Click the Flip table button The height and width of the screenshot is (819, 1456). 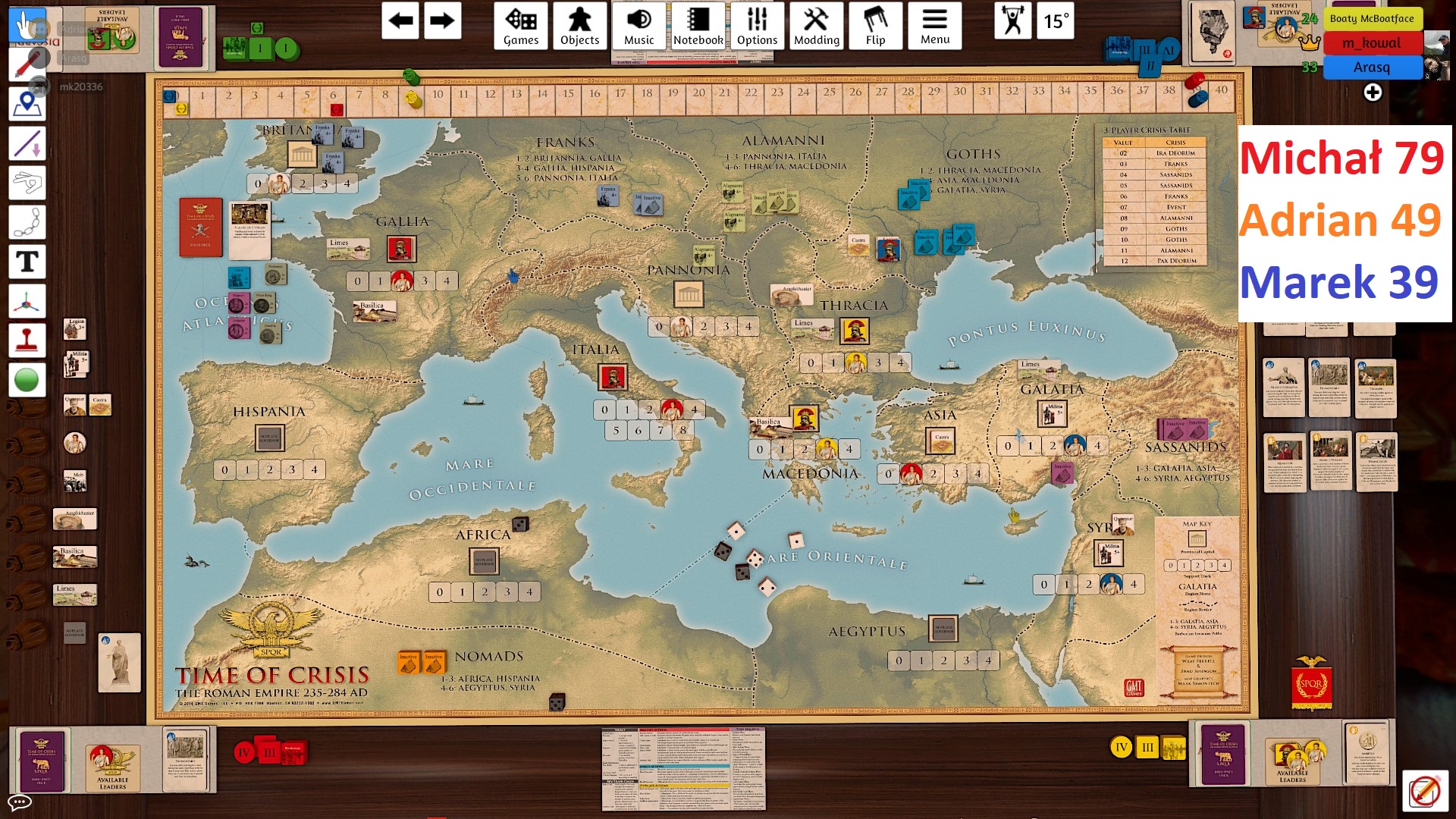click(875, 26)
